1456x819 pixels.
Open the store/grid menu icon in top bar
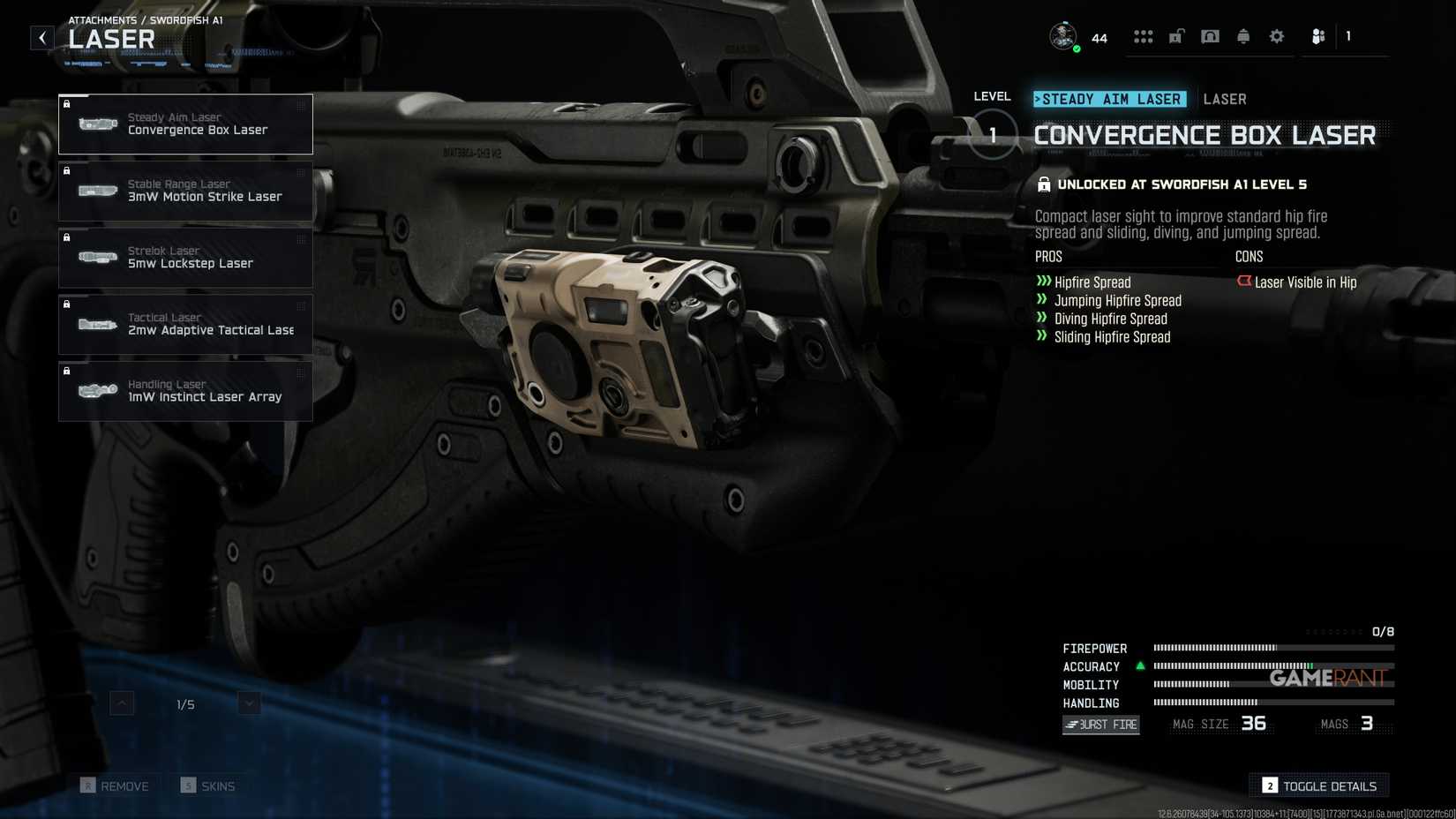coord(1144,36)
